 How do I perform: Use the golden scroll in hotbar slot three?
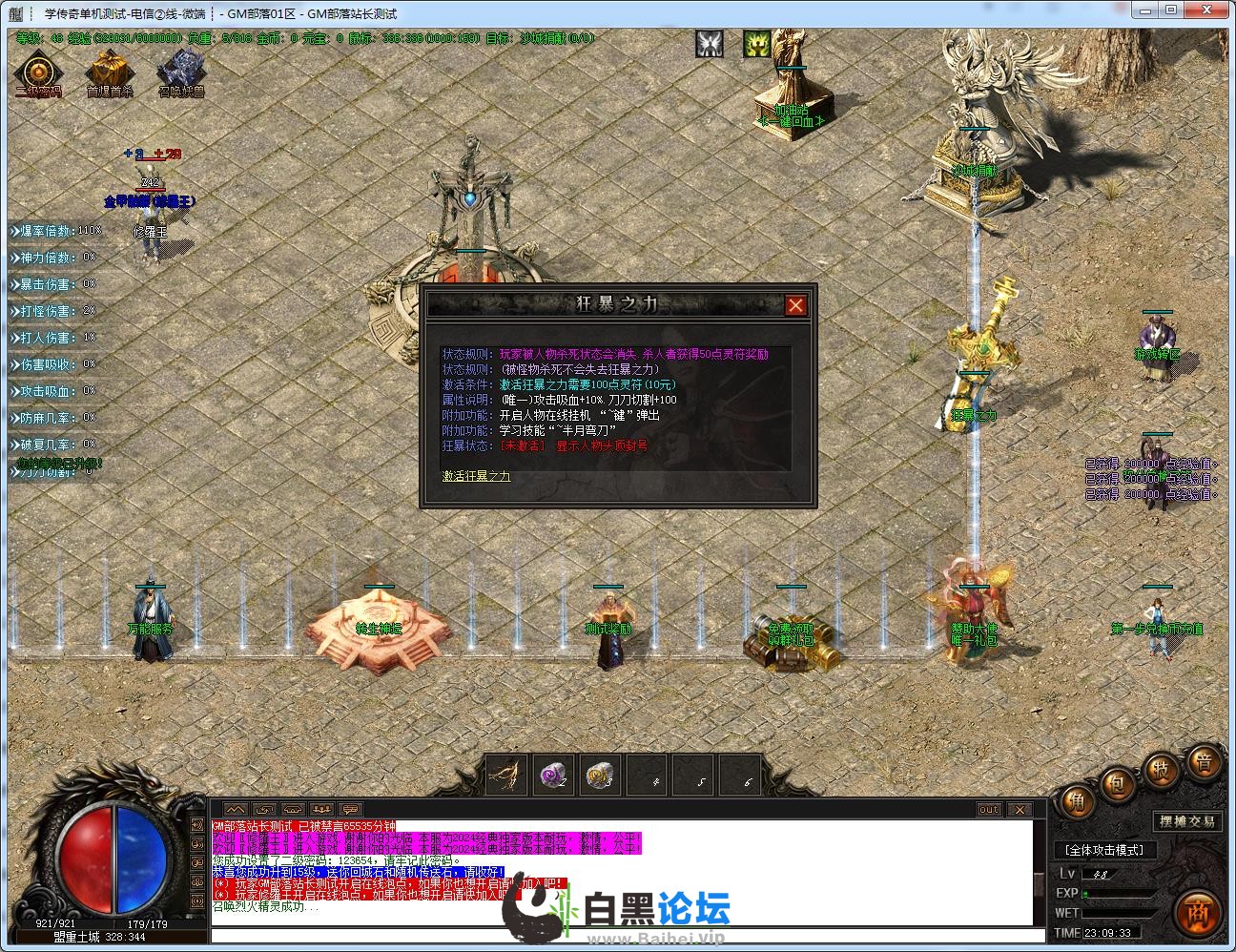pyautogui.click(x=600, y=775)
